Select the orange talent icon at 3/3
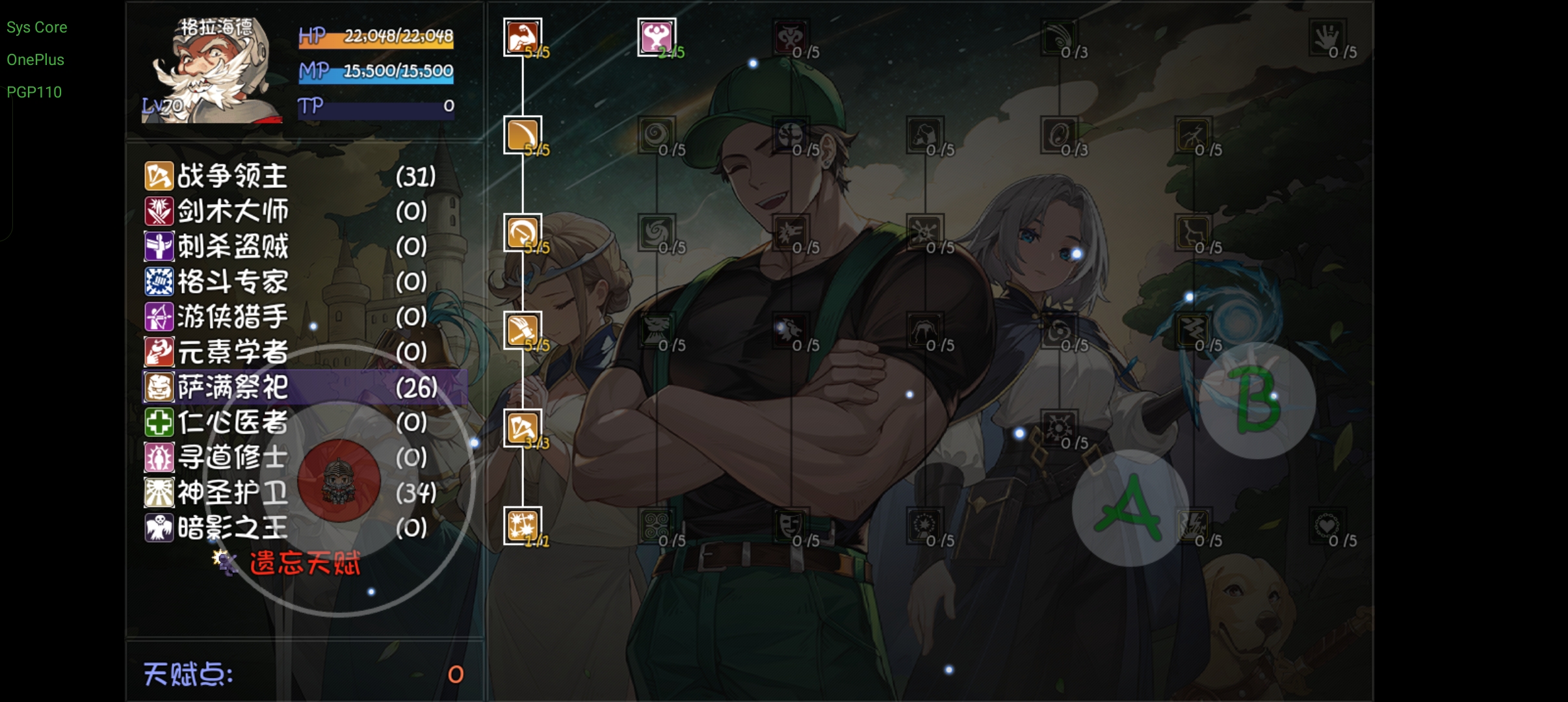Image resolution: width=1568 pixels, height=702 pixels. coord(523,428)
